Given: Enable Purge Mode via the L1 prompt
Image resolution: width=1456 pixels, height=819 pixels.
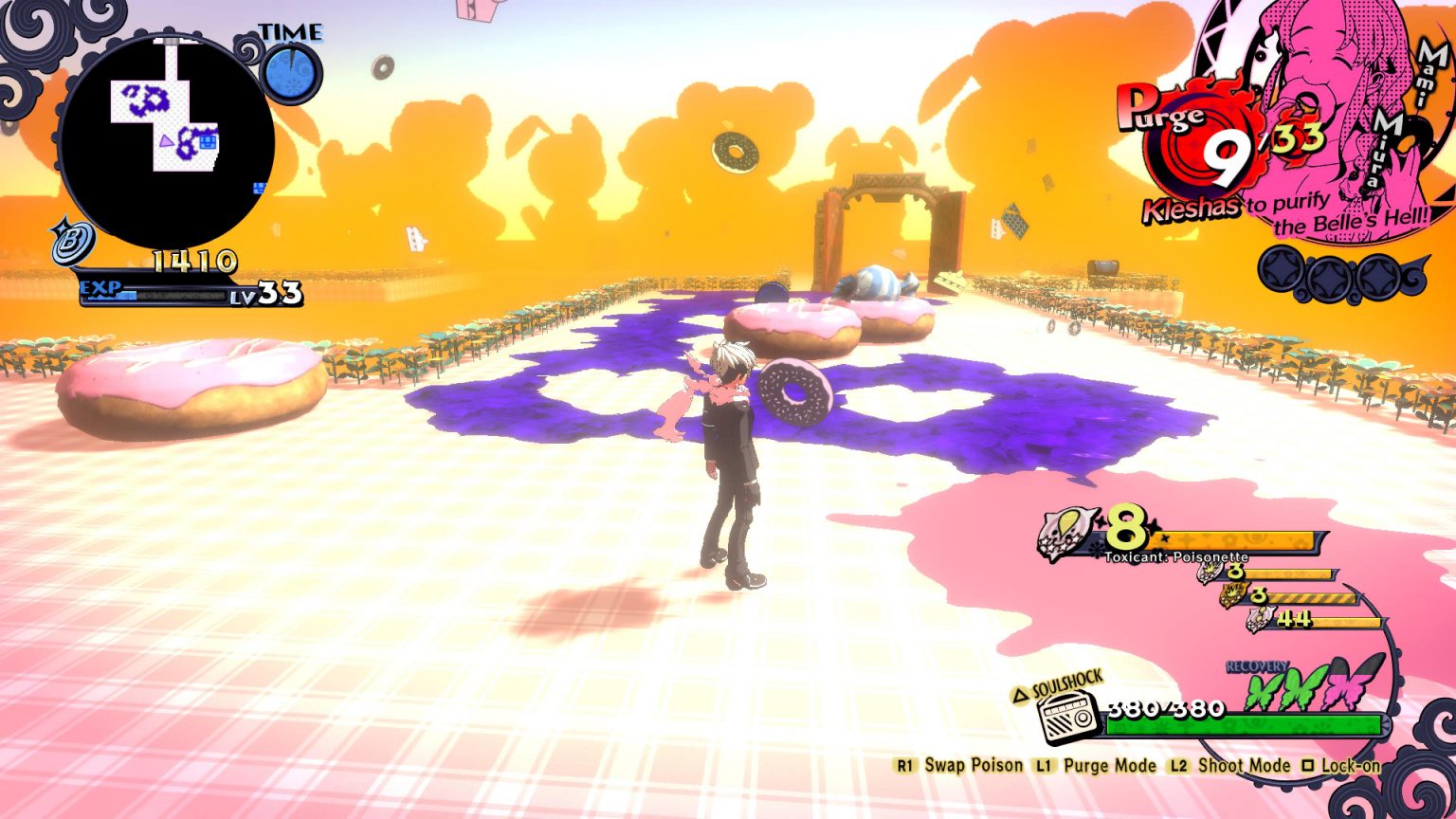Looking at the screenshot, I should pyautogui.click(x=1046, y=765).
